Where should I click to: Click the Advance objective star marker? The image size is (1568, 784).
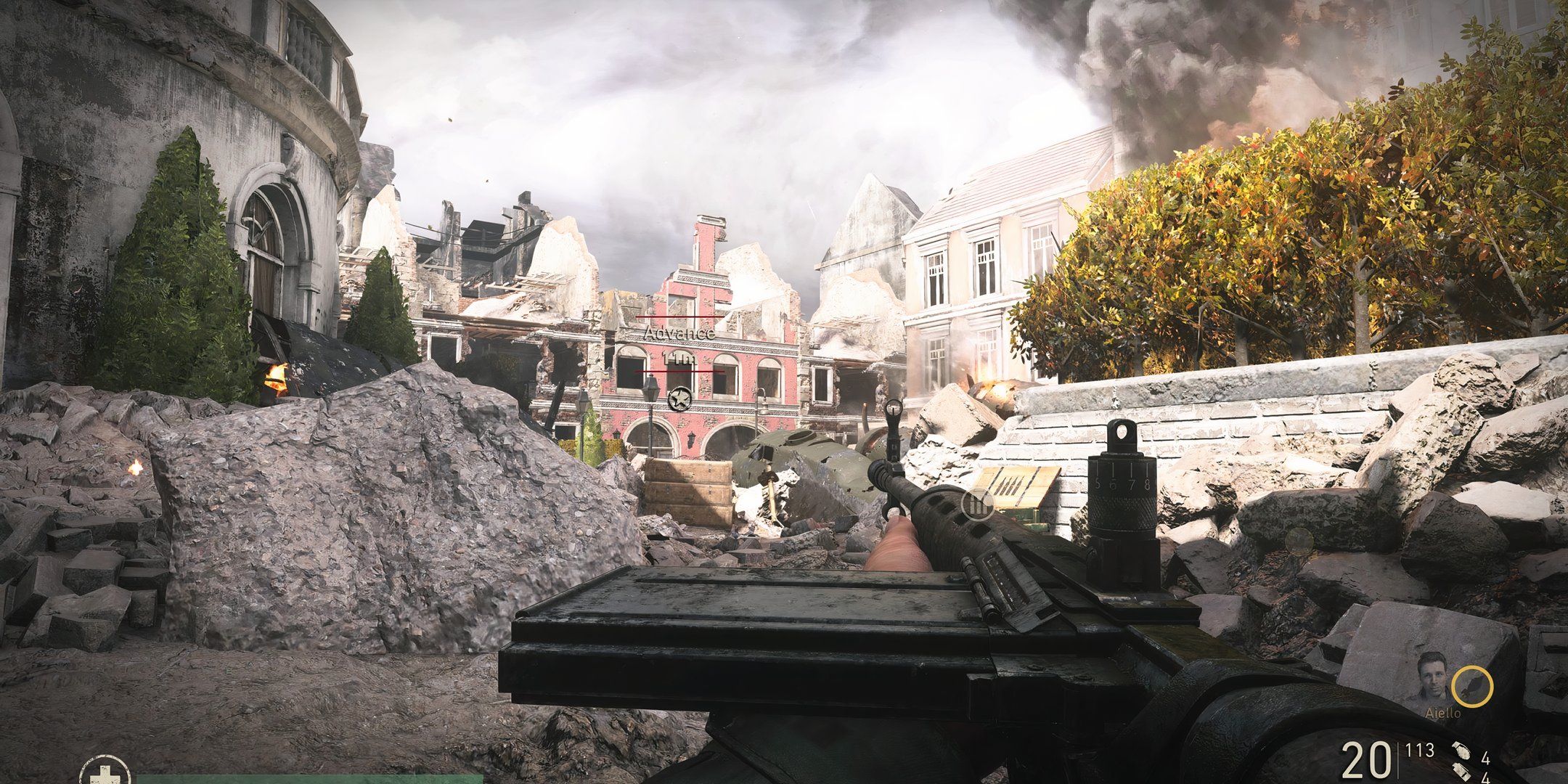679,399
